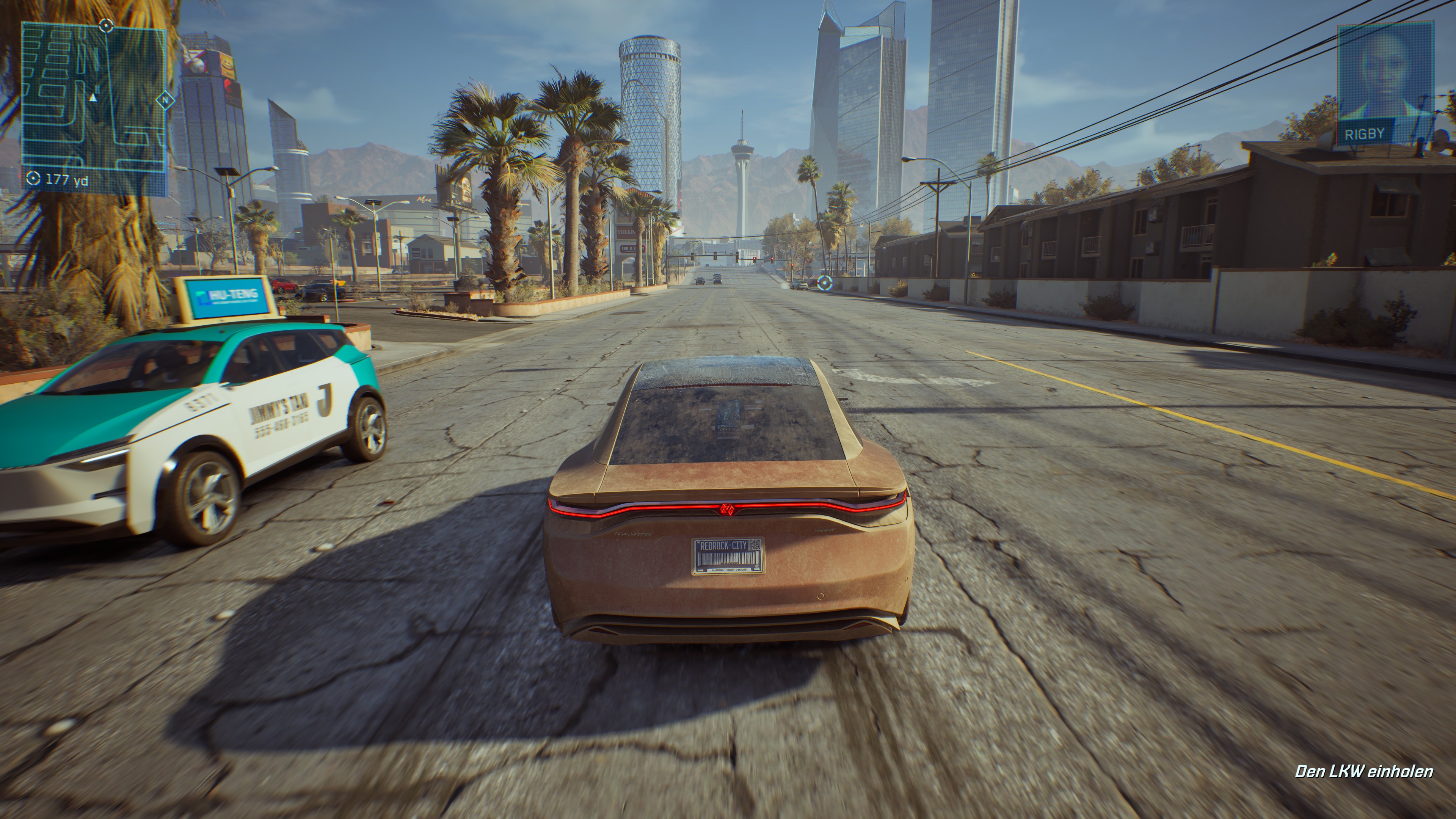
Task: Select the "Den LKW einholen" objective text
Action: pos(1363,772)
